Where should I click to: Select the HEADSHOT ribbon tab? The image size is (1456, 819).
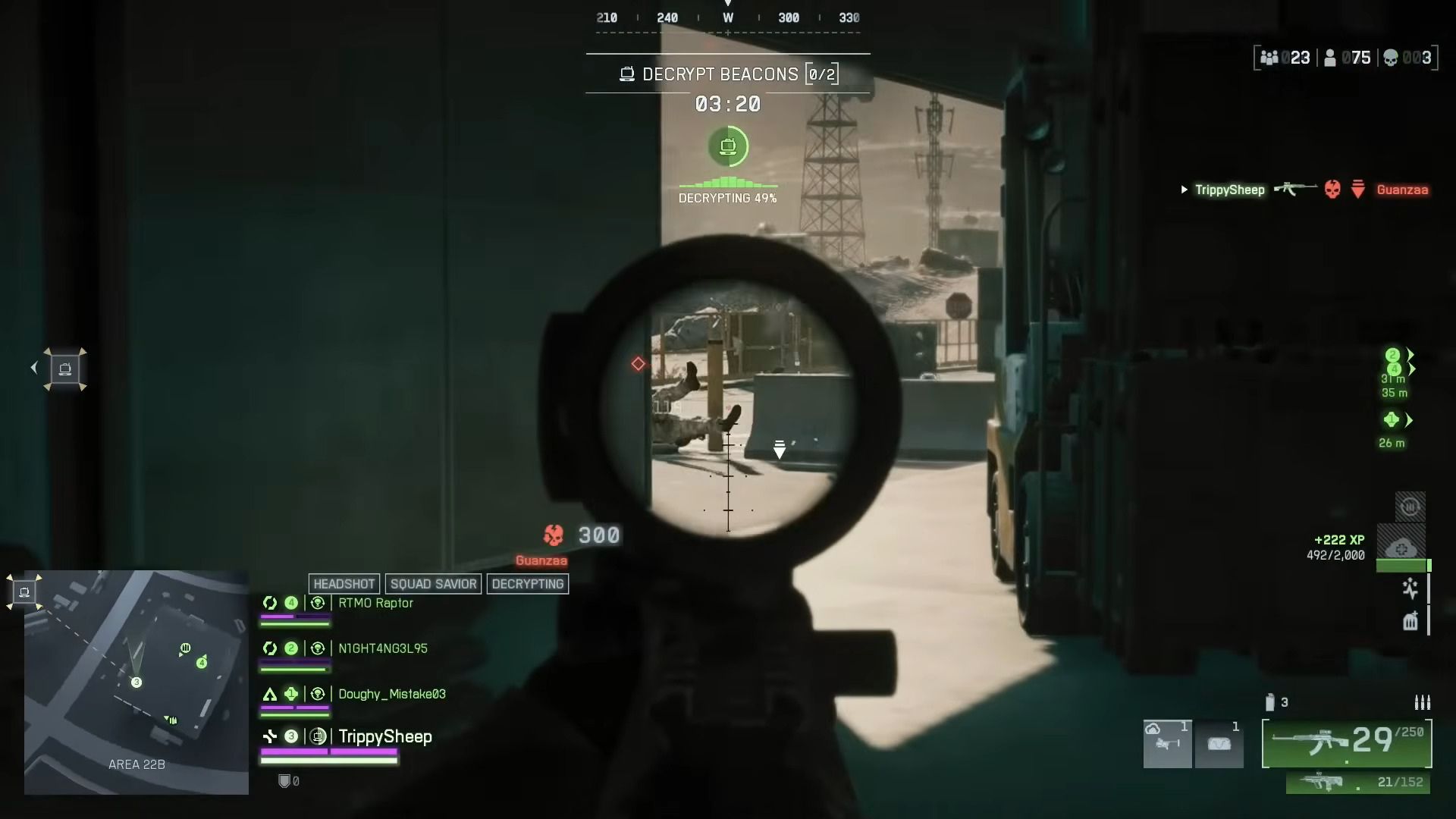coord(344,584)
